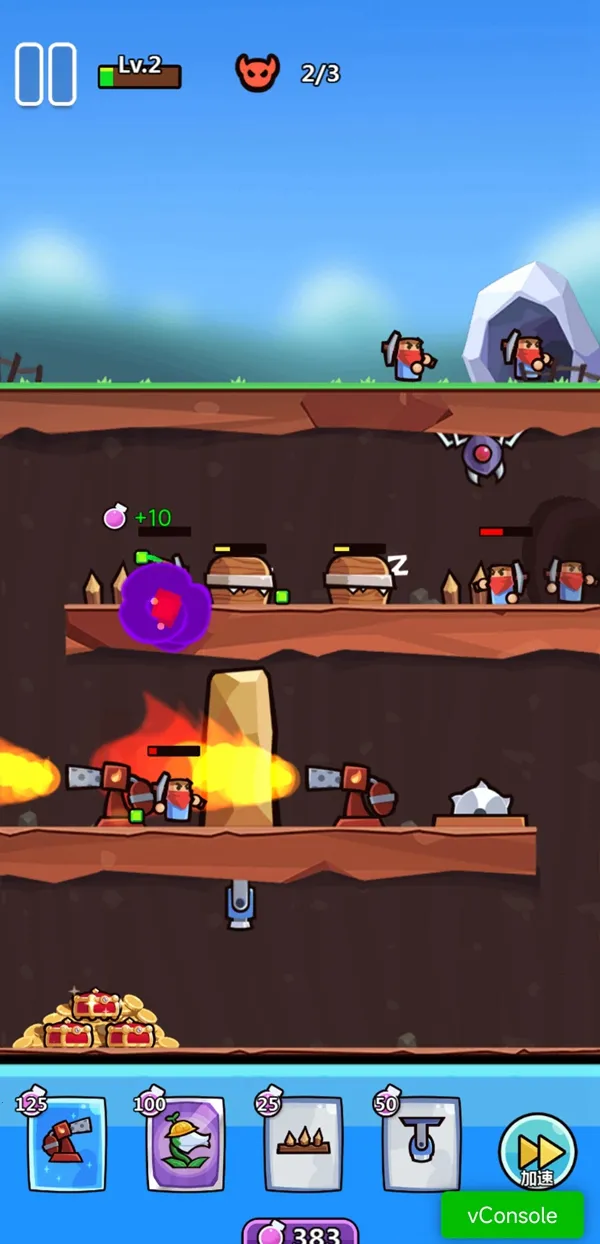Viewport: 600px width, 1244px height.
Task: Choose the plant trap card costing 100
Action: 185,1143
